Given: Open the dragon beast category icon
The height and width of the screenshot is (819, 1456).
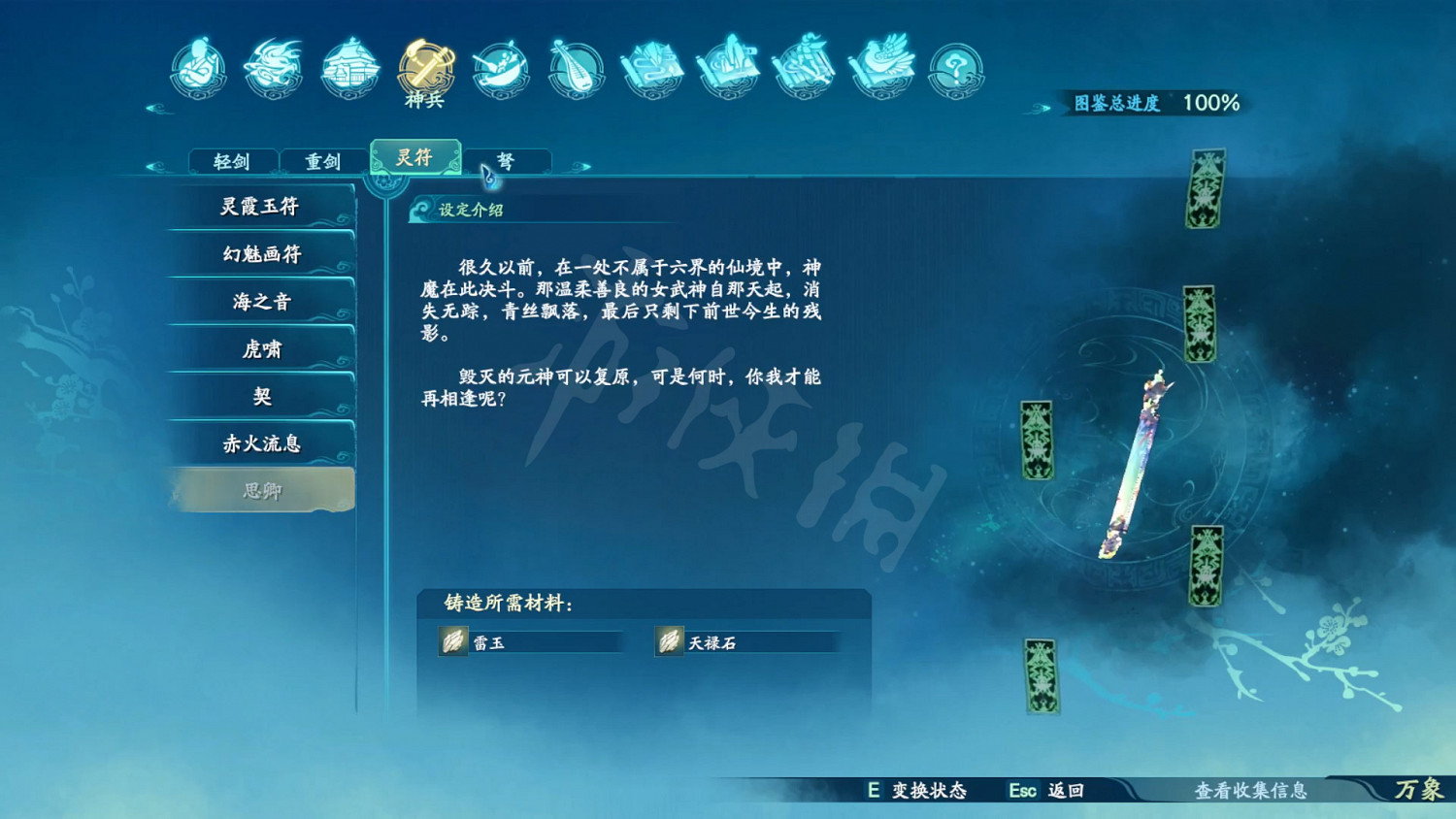Looking at the screenshot, I should 273,66.
